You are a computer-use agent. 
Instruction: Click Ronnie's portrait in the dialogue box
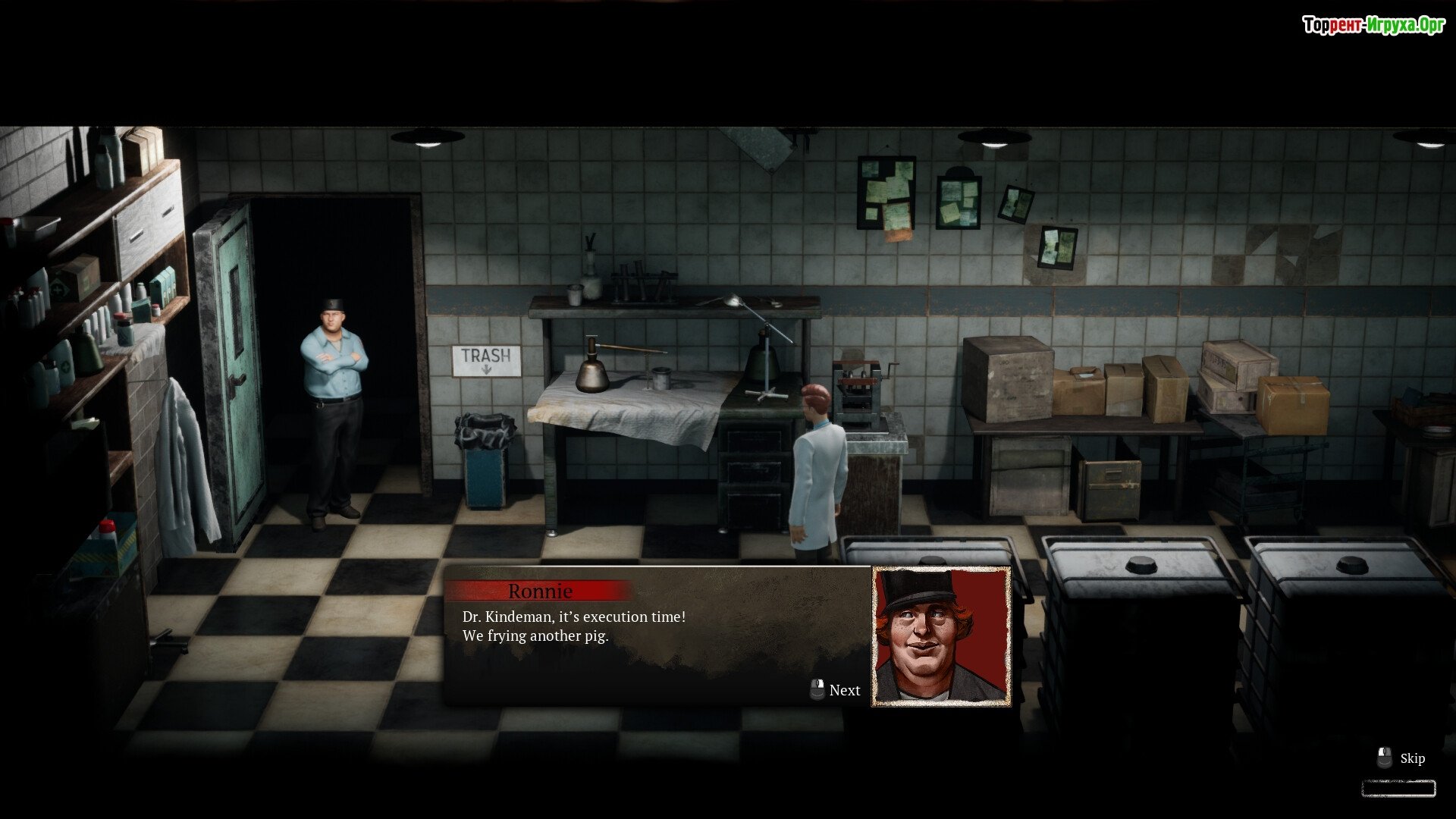941,636
